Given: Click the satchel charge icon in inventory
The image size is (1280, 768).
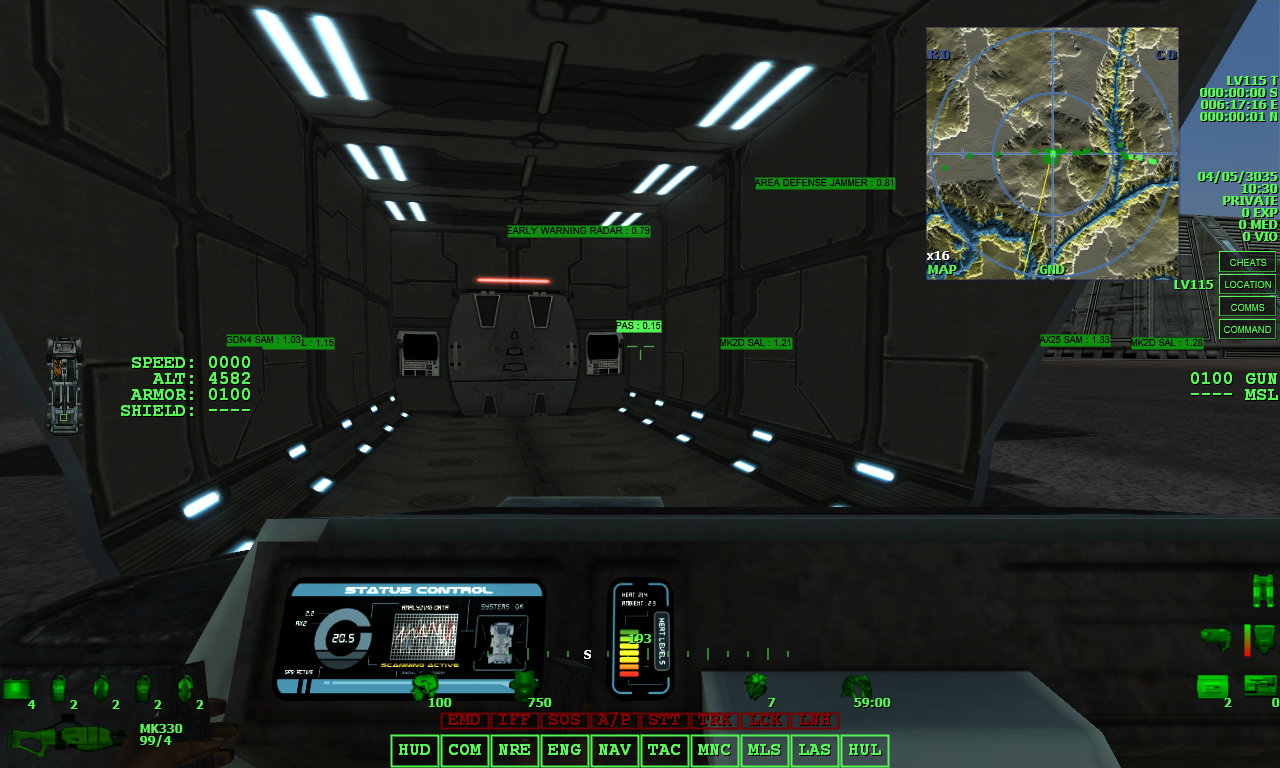Looking at the screenshot, I should pos(58,688).
